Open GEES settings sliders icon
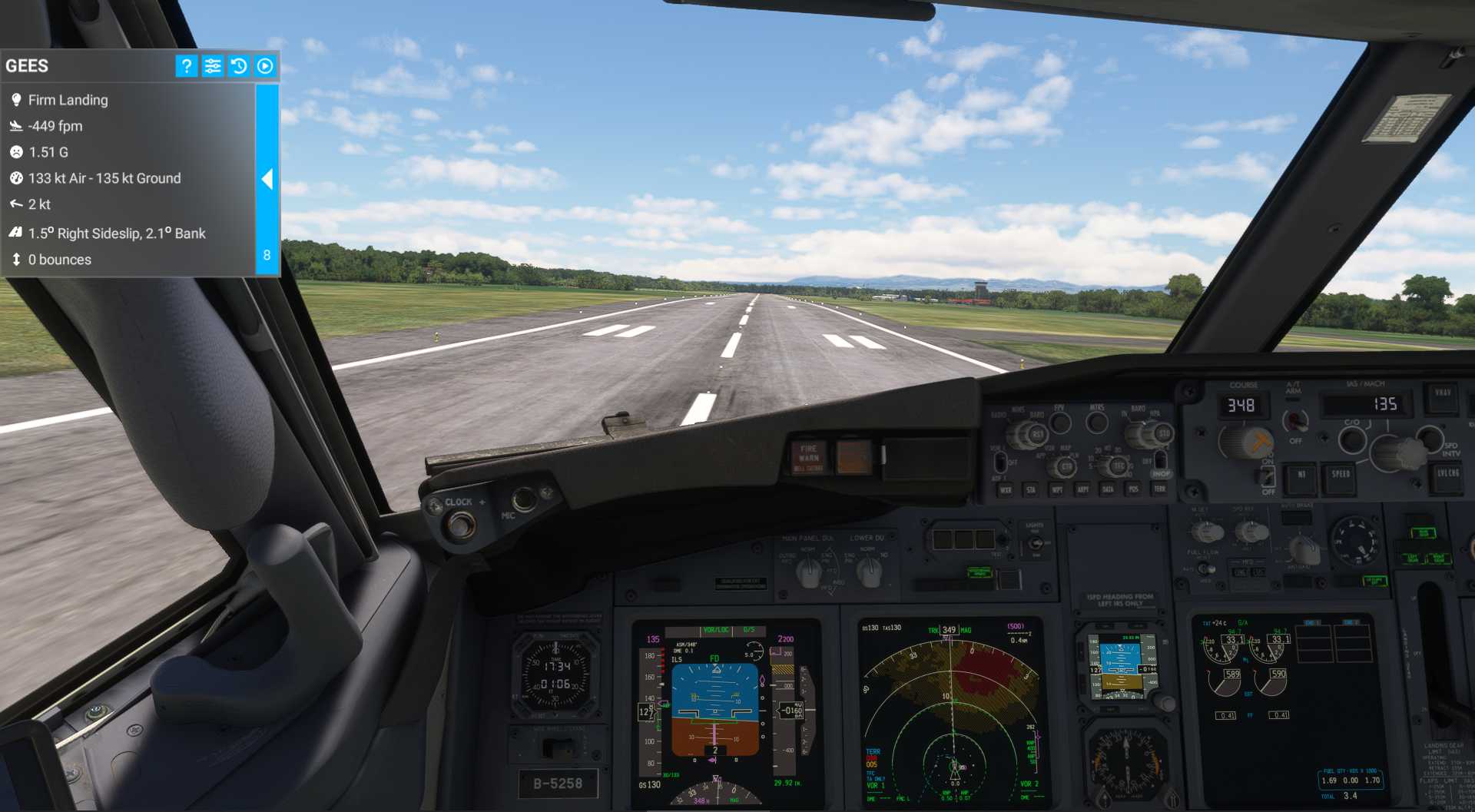Image resolution: width=1475 pixels, height=812 pixels. 213,66
